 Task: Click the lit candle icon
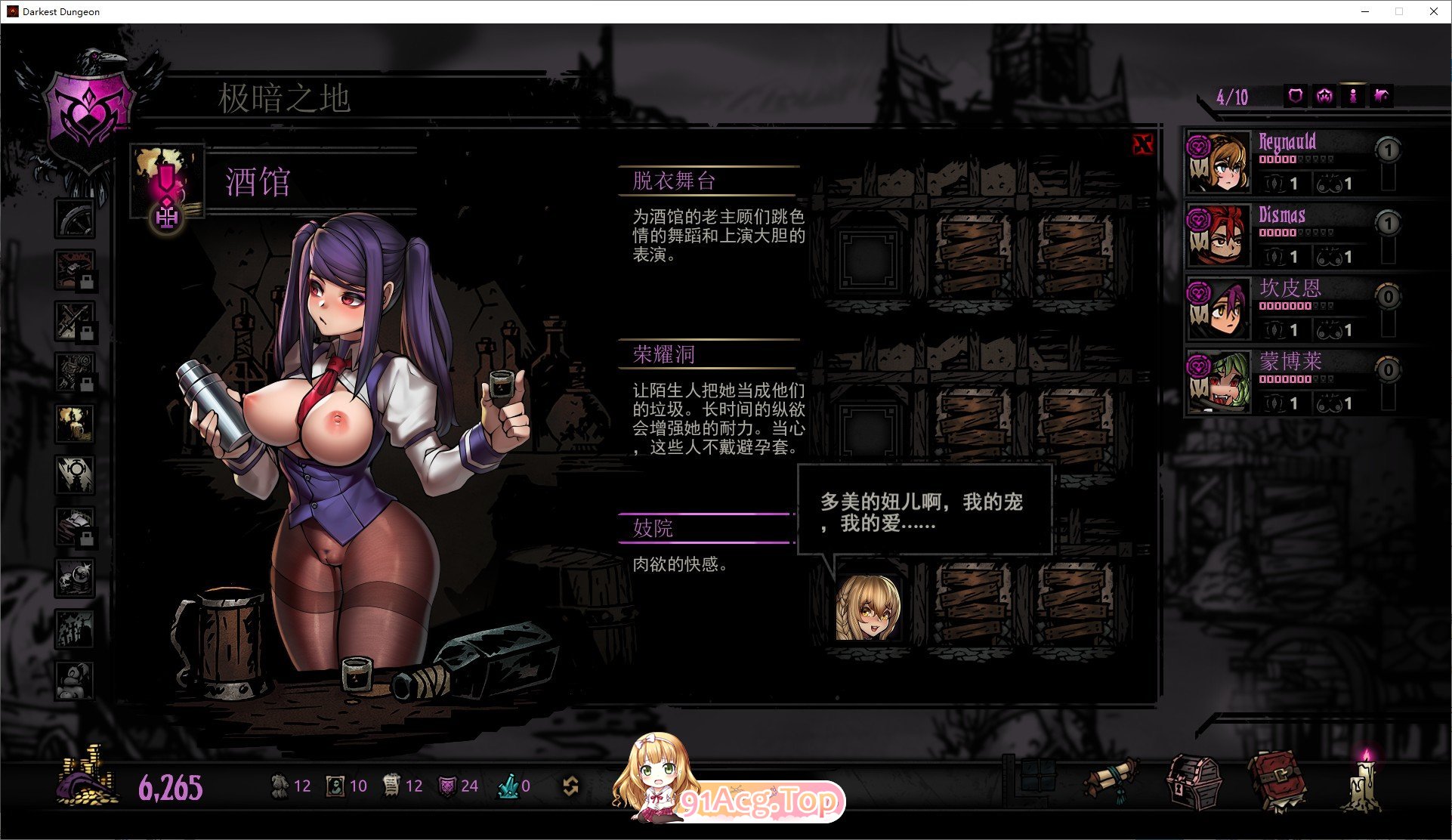pyautogui.click(x=1364, y=782)
